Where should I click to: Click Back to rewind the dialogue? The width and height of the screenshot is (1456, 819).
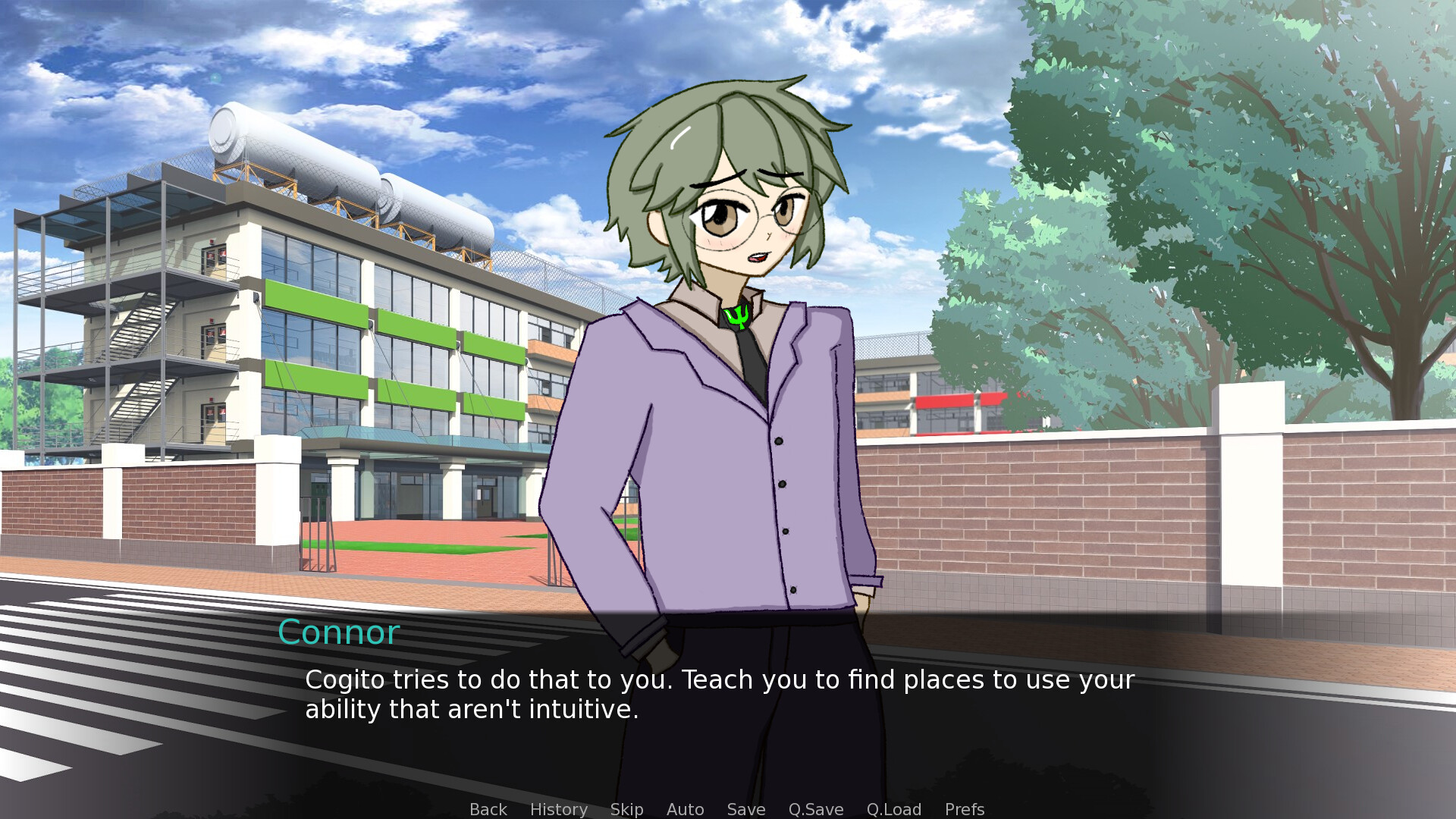pyautogui.click(x=488, y=809)
